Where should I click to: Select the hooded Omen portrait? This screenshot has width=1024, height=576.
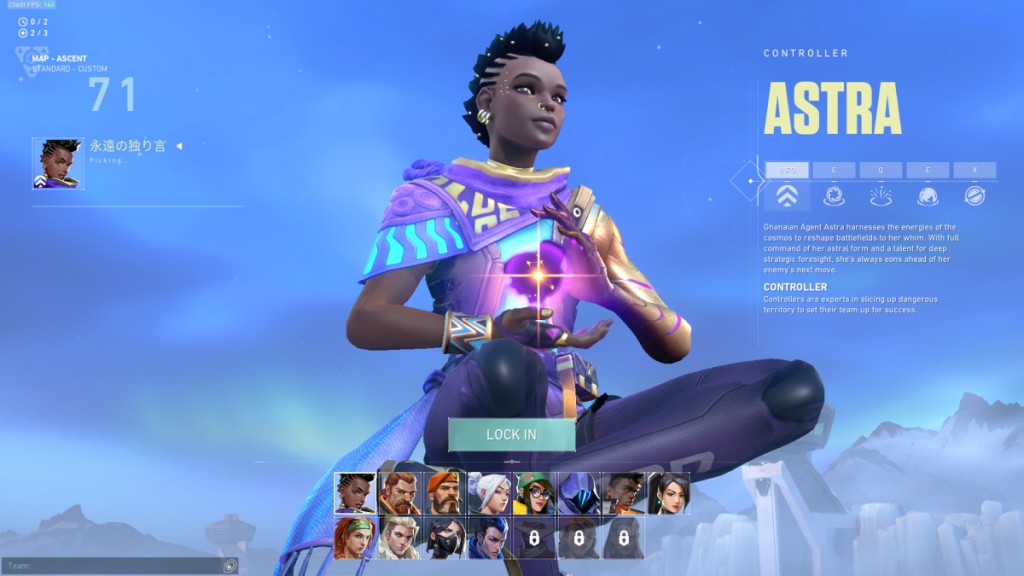point(579,493)
